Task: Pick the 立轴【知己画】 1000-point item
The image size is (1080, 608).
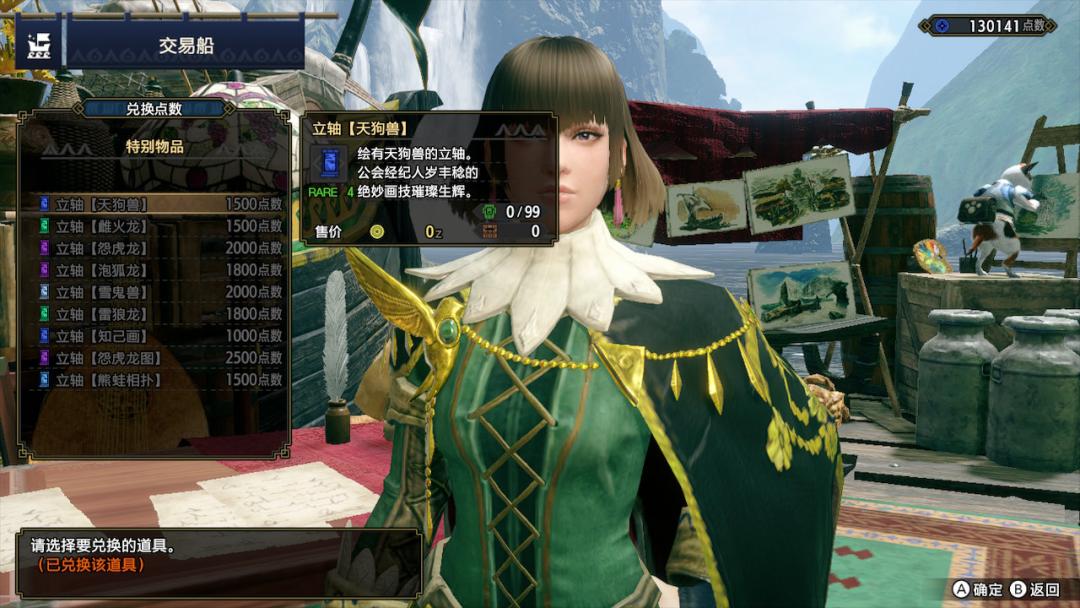Action: 160,336
